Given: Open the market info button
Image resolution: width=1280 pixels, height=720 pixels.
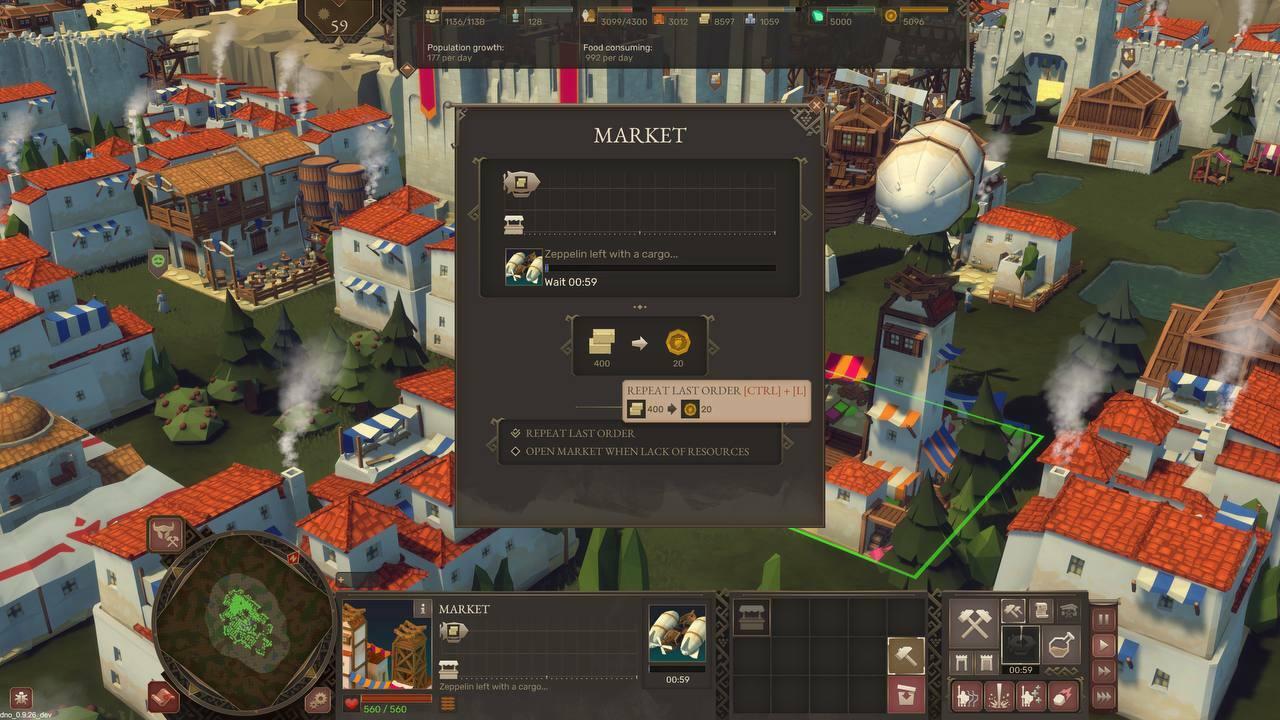Looking at the screenshot, I should point(423,608).
